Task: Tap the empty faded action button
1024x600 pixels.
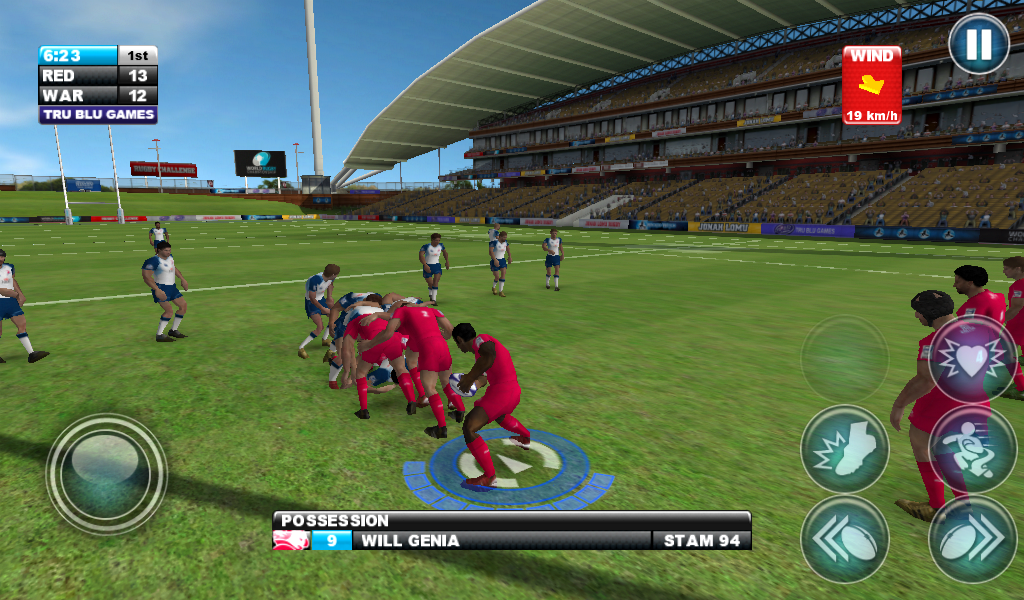Action: click(845, 358)
